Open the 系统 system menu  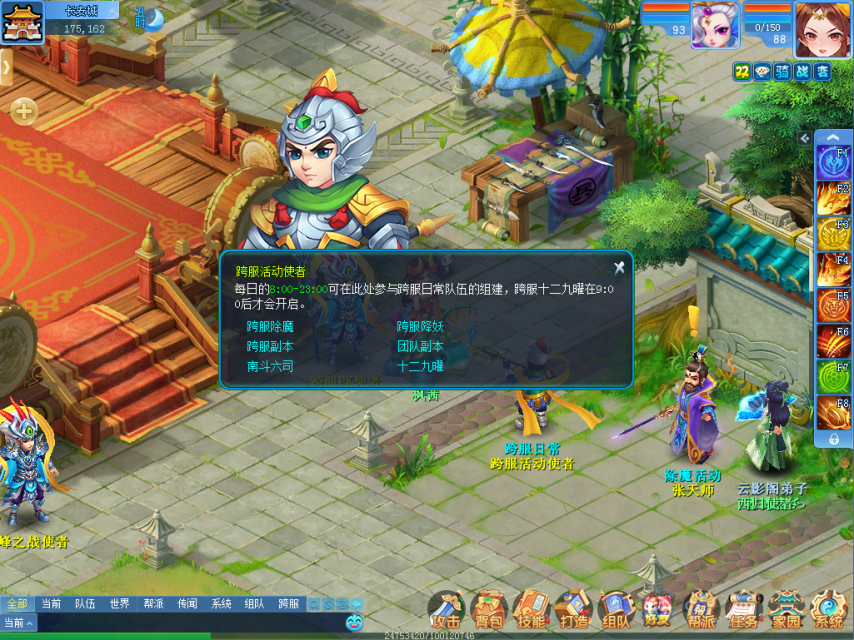coord(828,609)
